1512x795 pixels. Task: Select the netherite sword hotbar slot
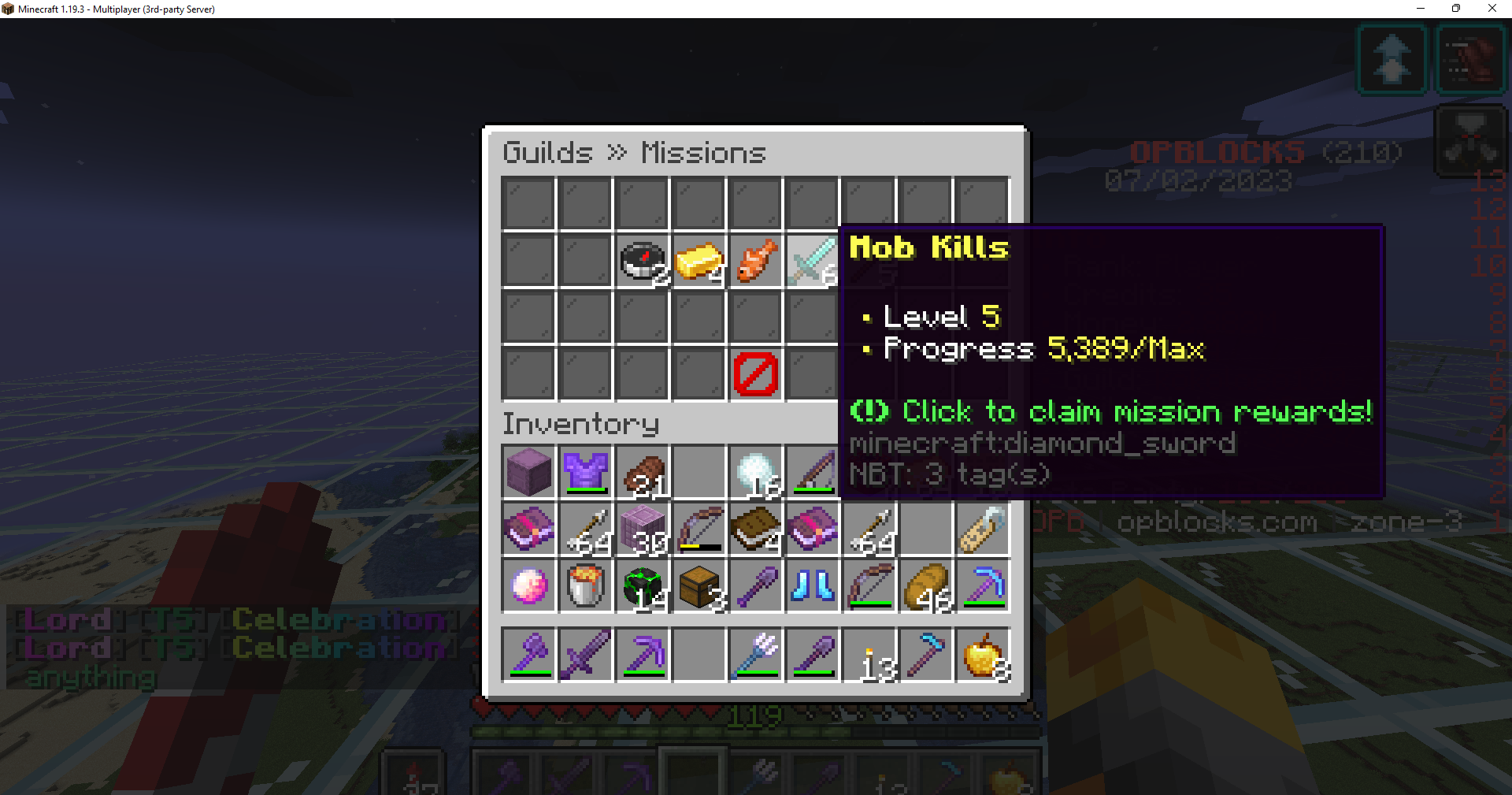[585, 654]
